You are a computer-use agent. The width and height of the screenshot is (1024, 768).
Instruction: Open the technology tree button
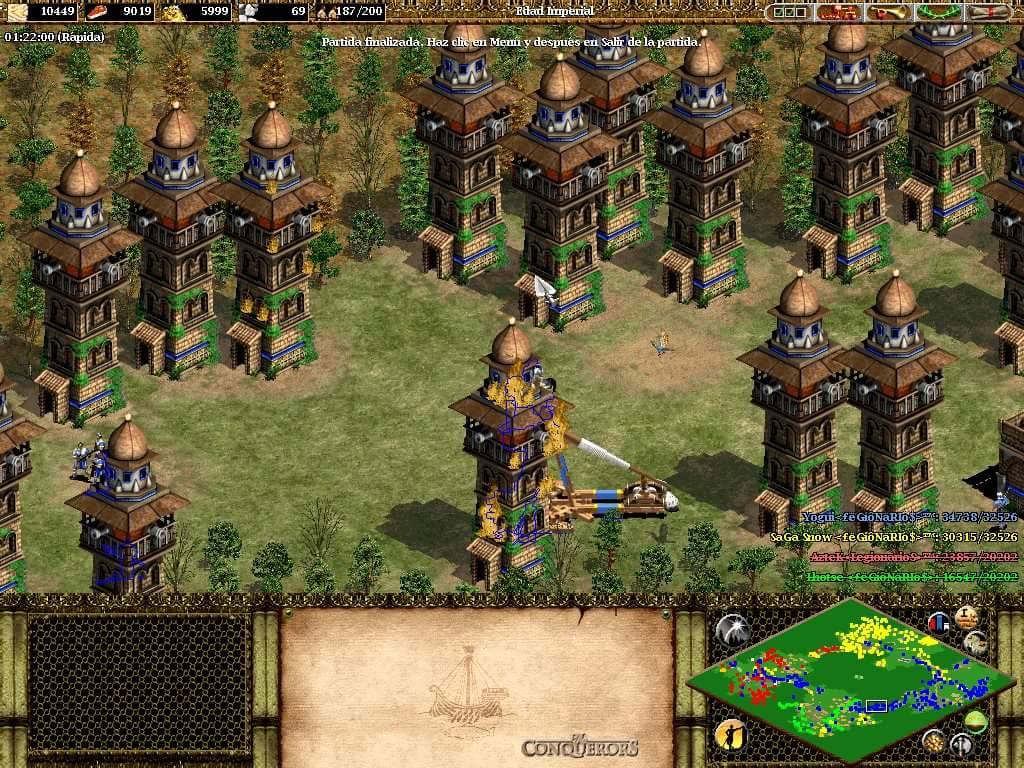tap(838, 12)
